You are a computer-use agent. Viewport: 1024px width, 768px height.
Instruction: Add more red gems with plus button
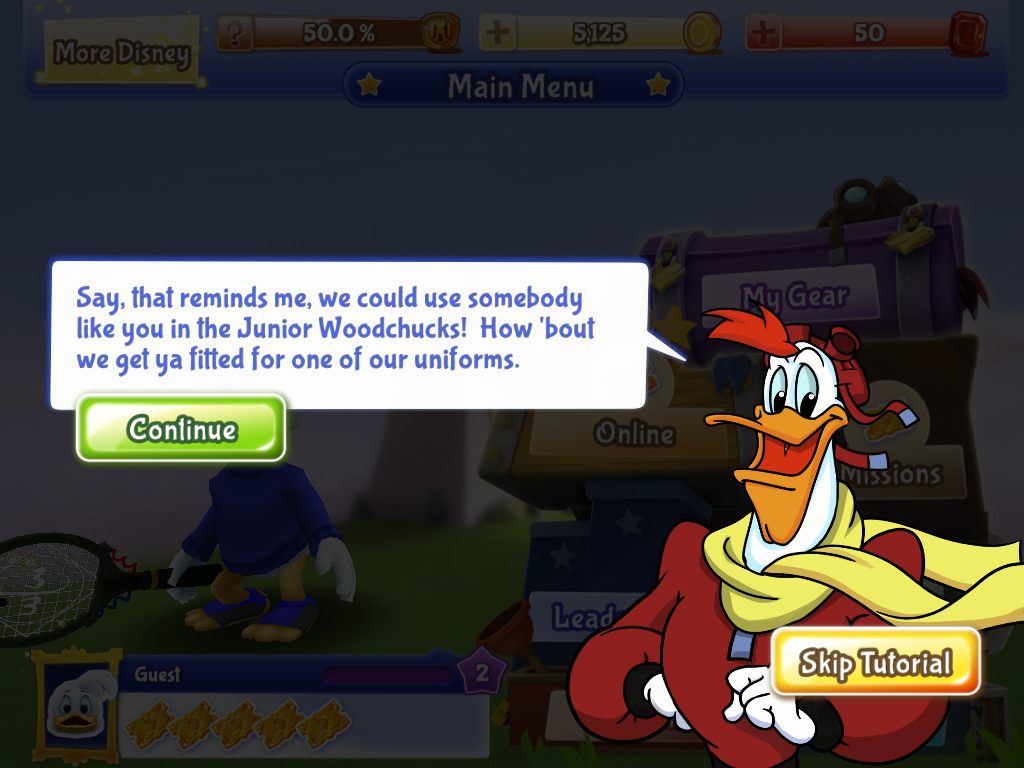pos(763,33)
